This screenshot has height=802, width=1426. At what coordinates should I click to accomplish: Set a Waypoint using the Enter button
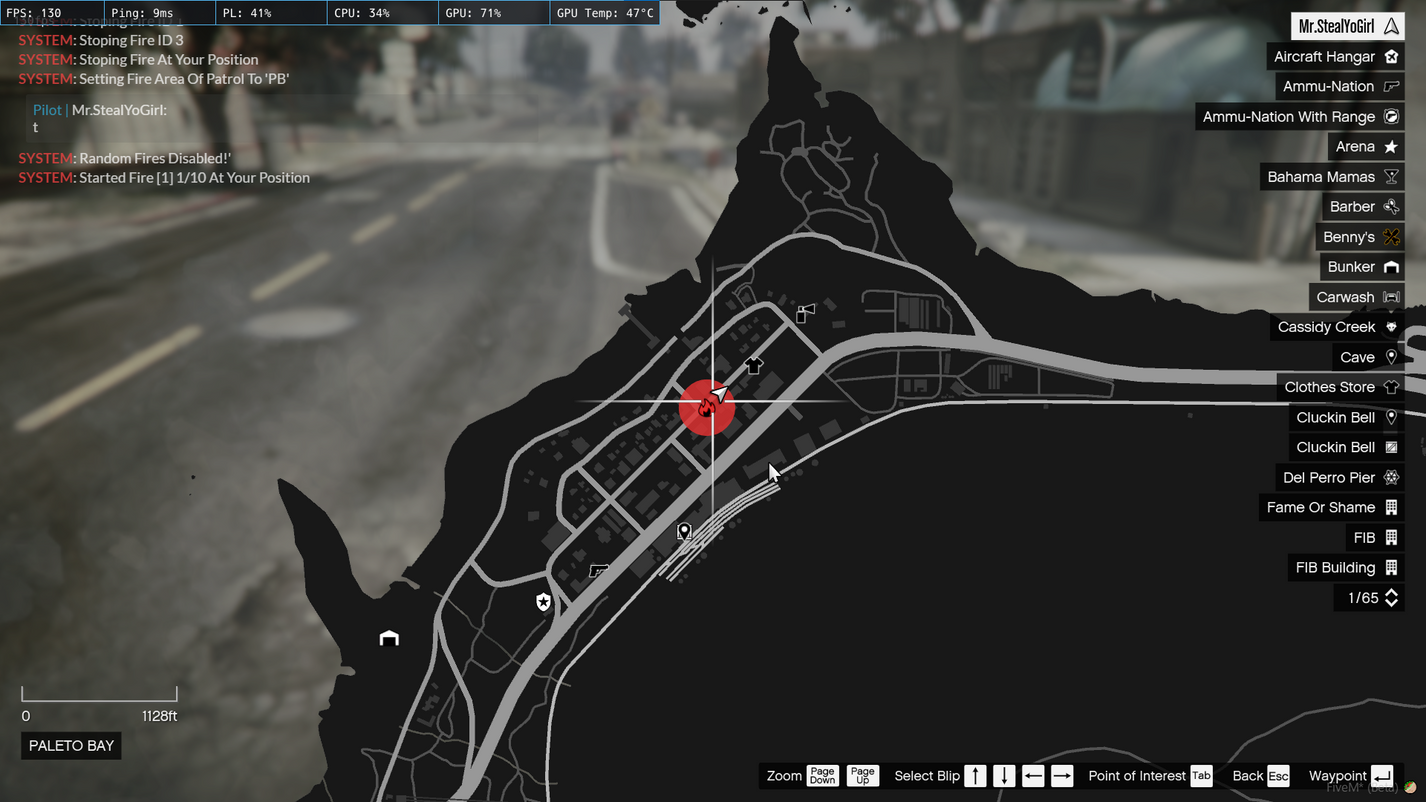pyautogui.click(x=1382, y=775)
